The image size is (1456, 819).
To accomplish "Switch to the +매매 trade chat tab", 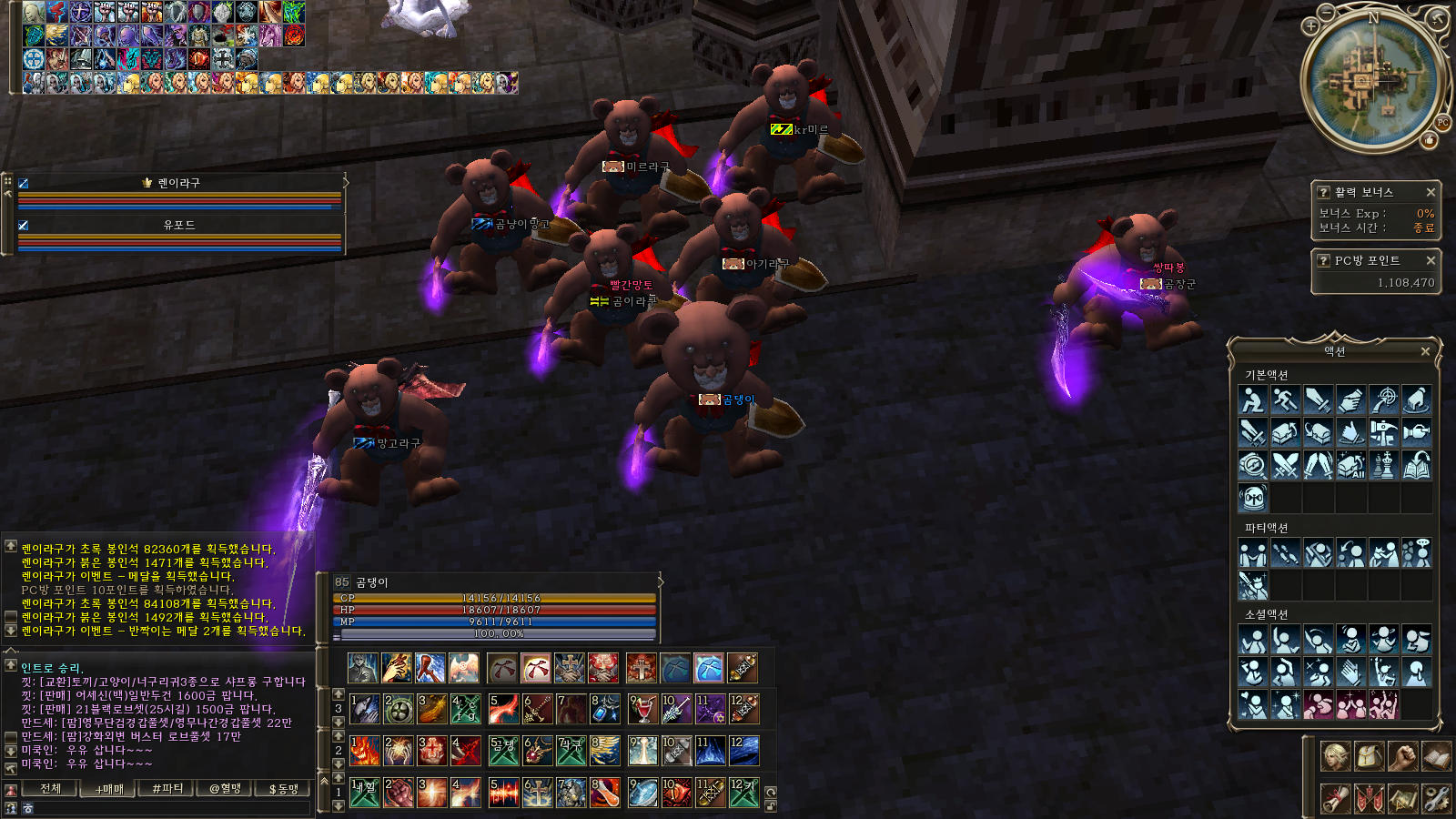I will (109, 788).
